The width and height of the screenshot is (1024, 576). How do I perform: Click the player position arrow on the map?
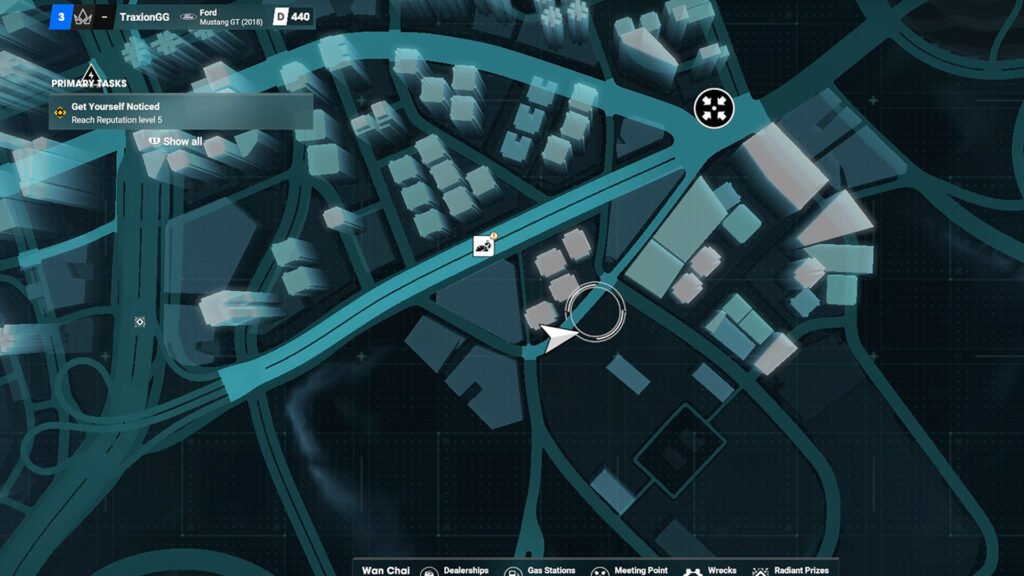[557, 337]
